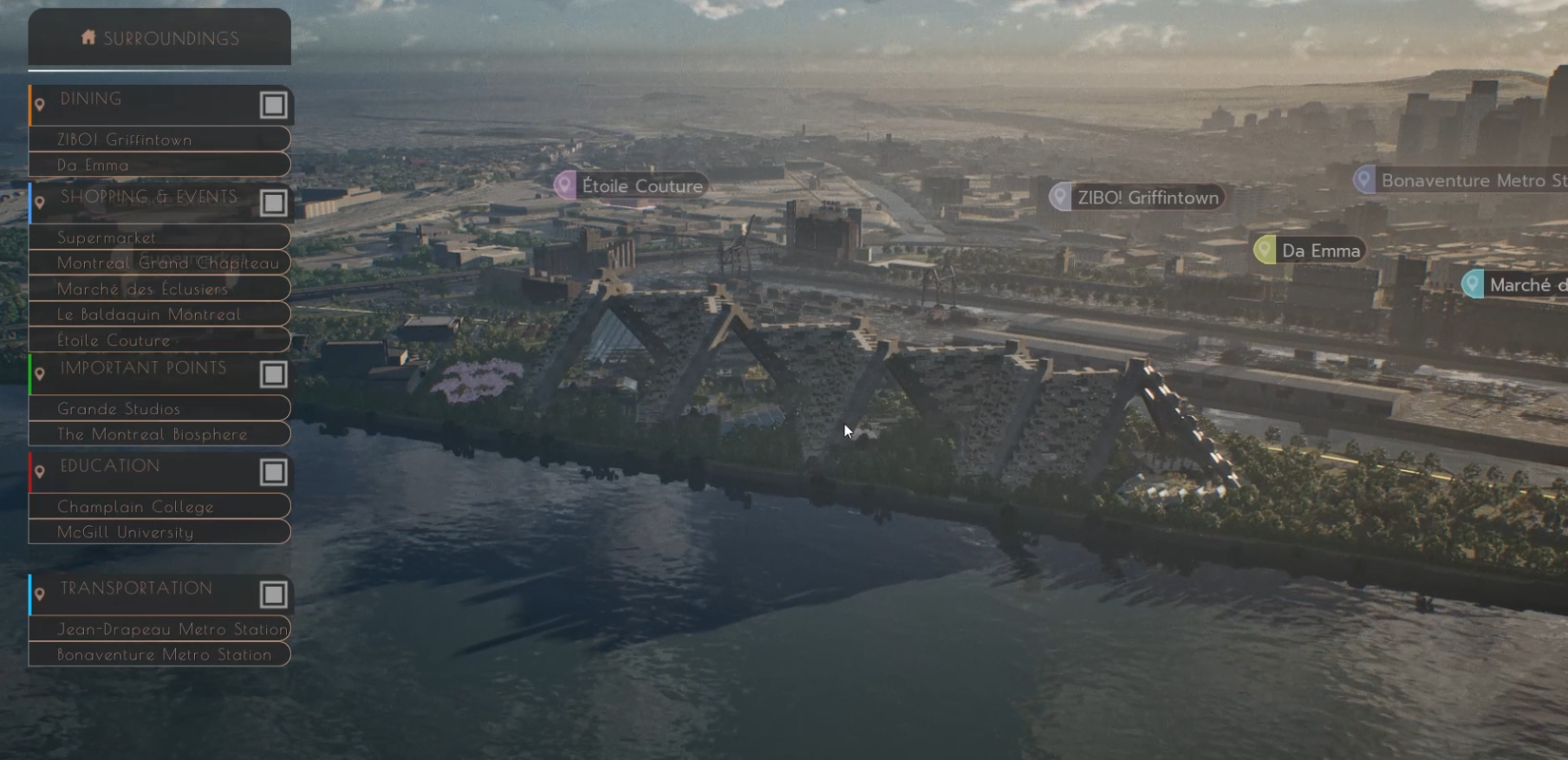1568x760 pixels.
Task: Select Étoile Couture in the sidebar list
Action: click(x=159, y=341)
